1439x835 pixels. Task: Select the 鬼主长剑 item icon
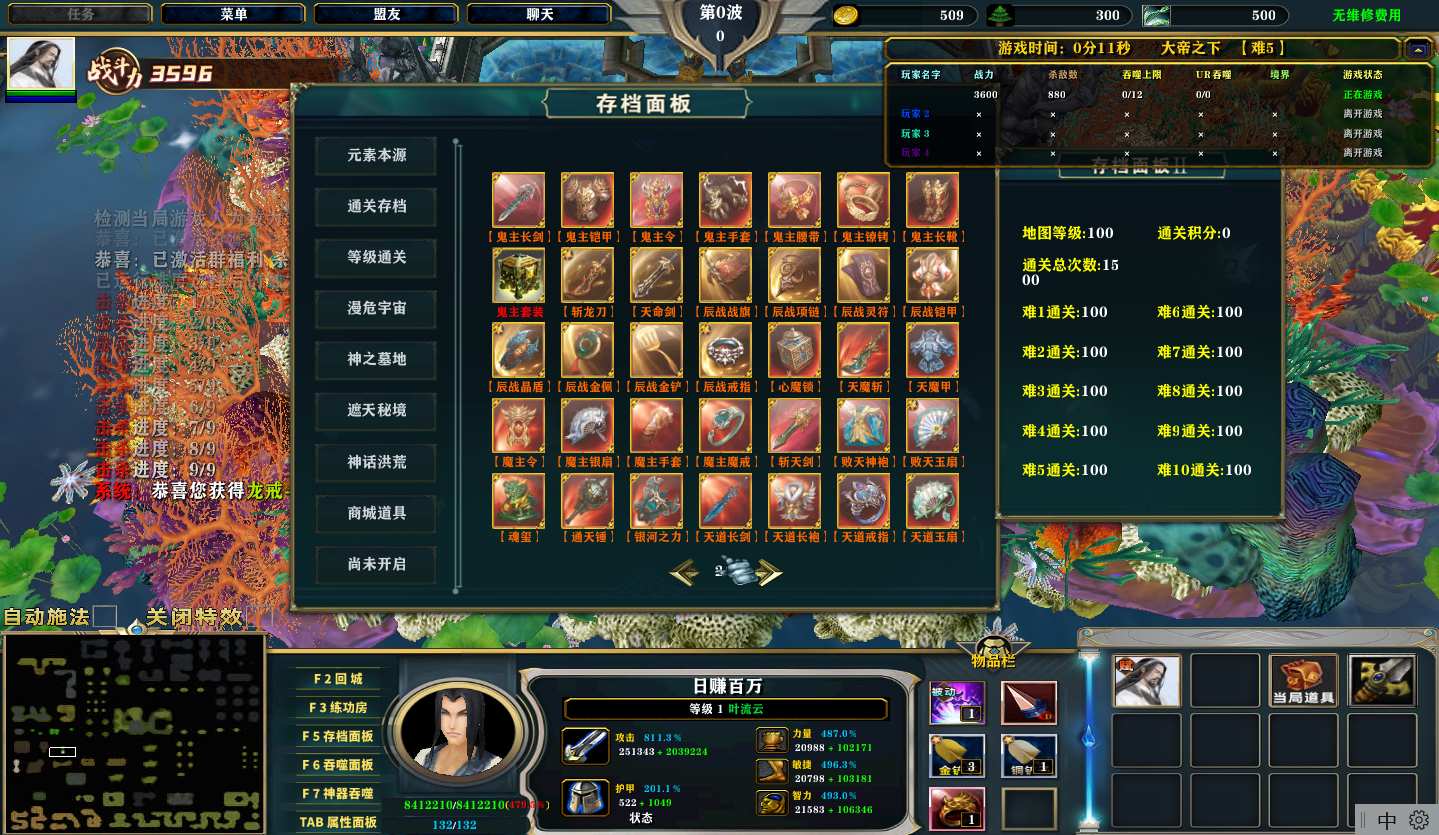518,200
